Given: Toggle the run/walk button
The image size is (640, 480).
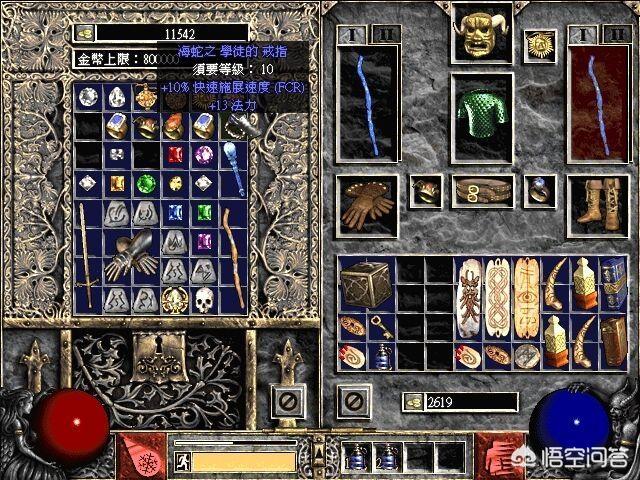Looking at the screenshot, I should pyautogui.click(x=184, y=461).
